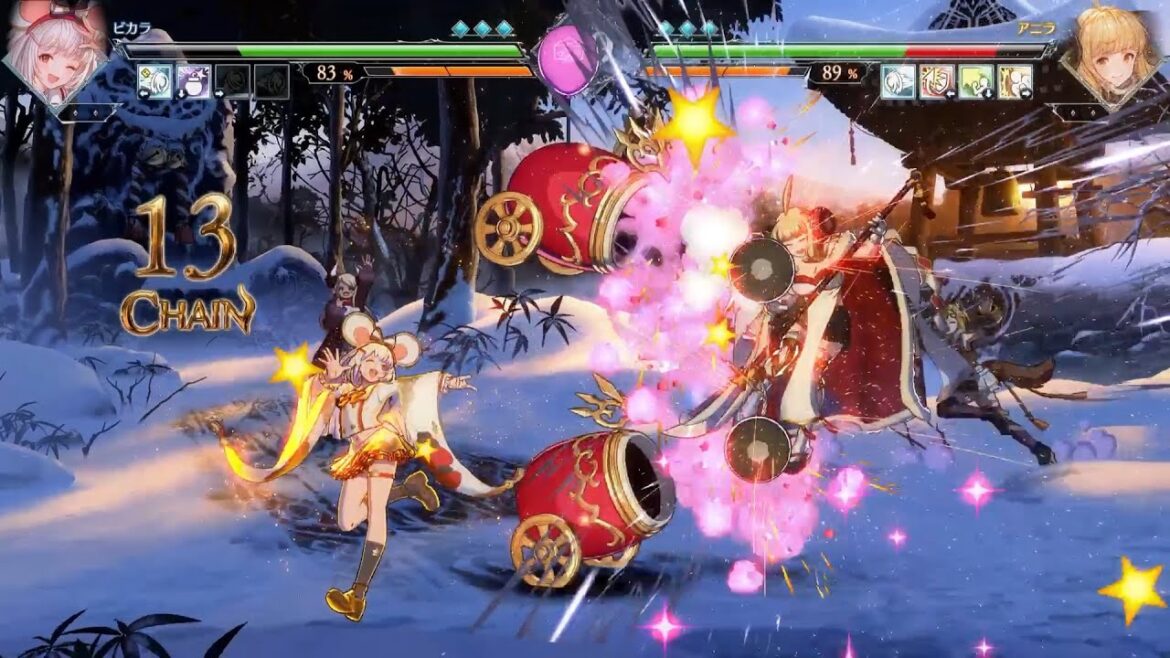
Task: Choose Anila's green figure skill icon
Action: click(976, 81)
